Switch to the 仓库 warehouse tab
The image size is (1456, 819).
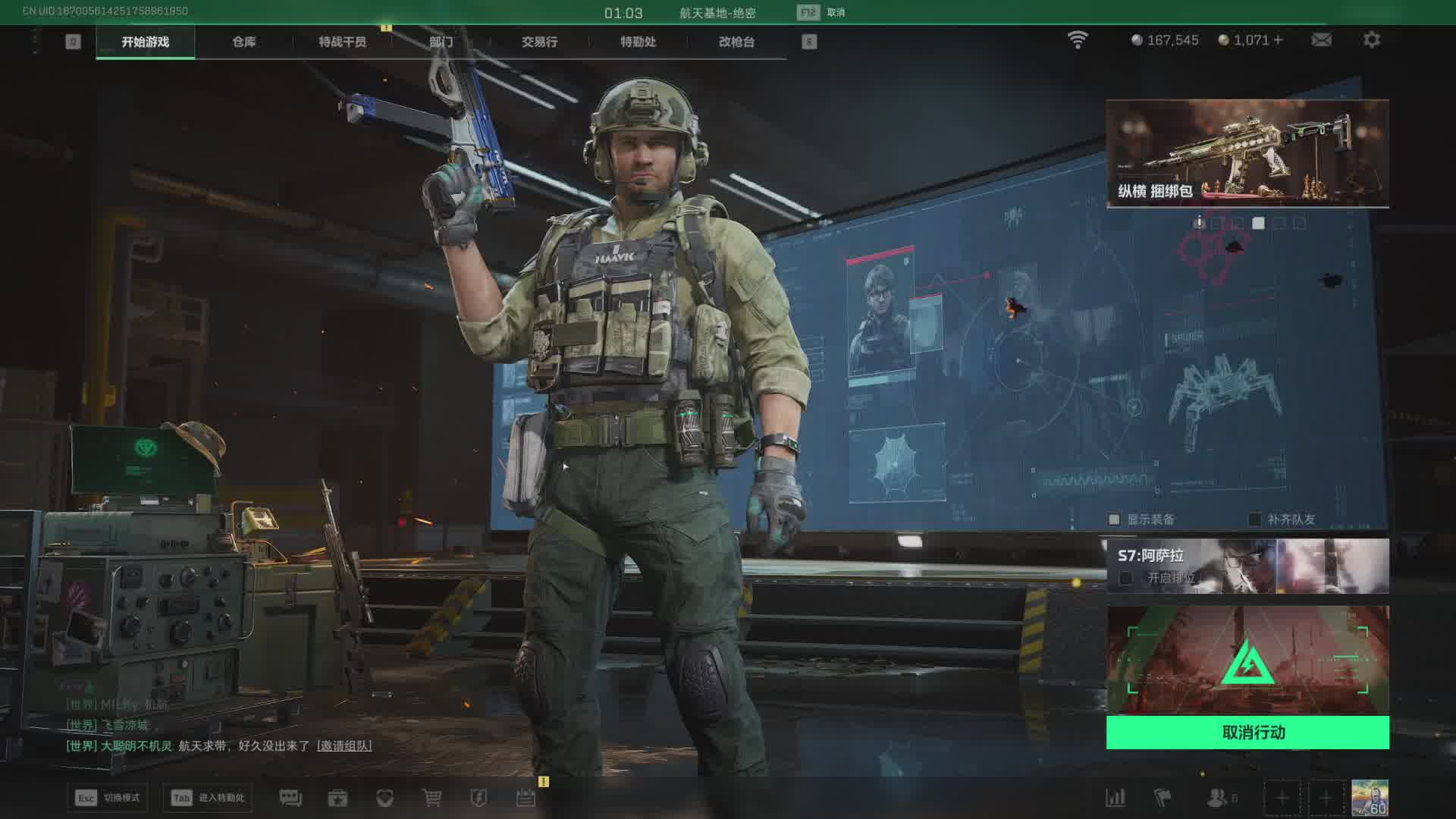pyautogui.click(x=243, y=42)
